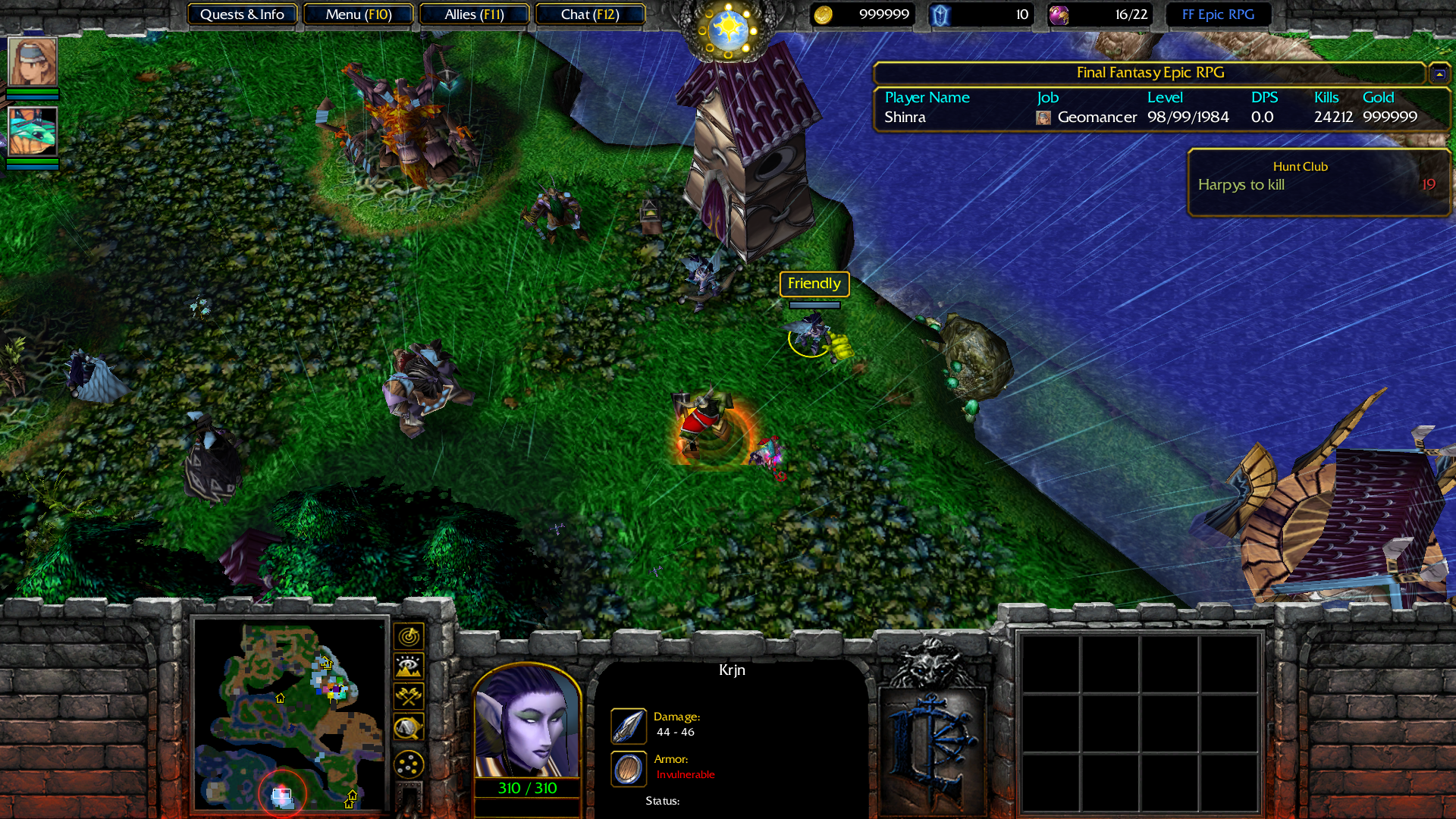Open the Chat (F12) window

590,14
